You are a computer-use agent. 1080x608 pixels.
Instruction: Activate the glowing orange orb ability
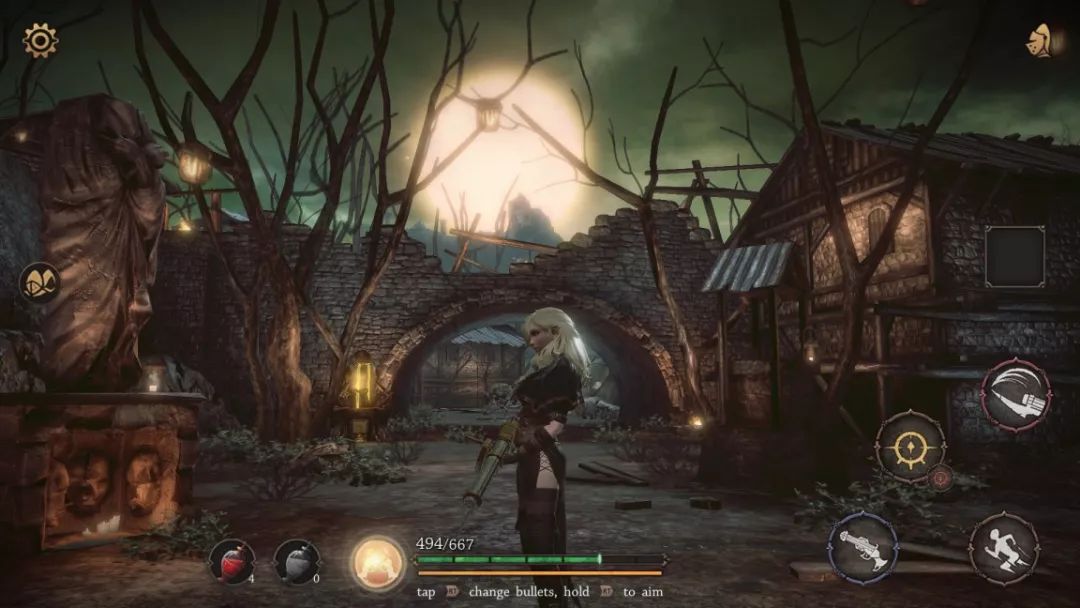click(x=379, y=562)
